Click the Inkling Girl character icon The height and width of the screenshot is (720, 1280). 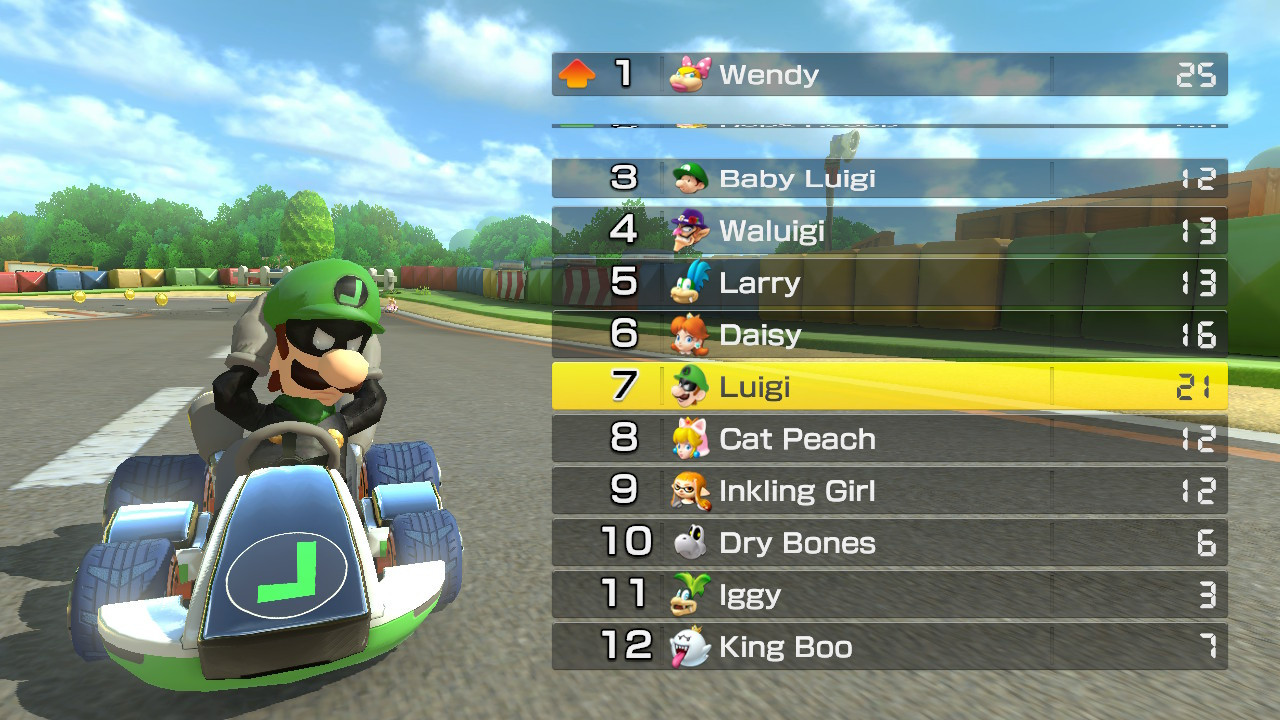(693, 491)
